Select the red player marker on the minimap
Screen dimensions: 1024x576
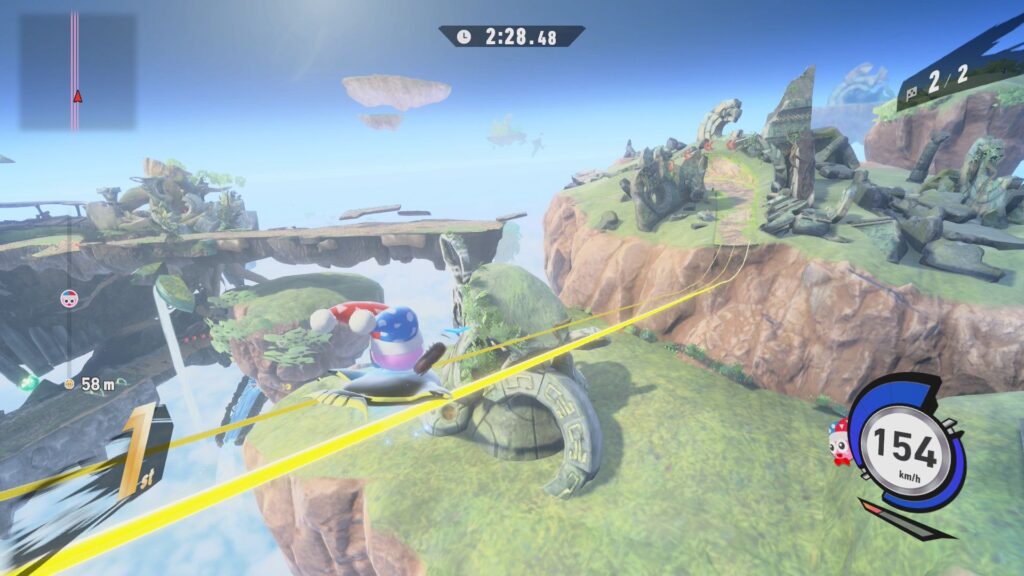(x=76, y=96)
